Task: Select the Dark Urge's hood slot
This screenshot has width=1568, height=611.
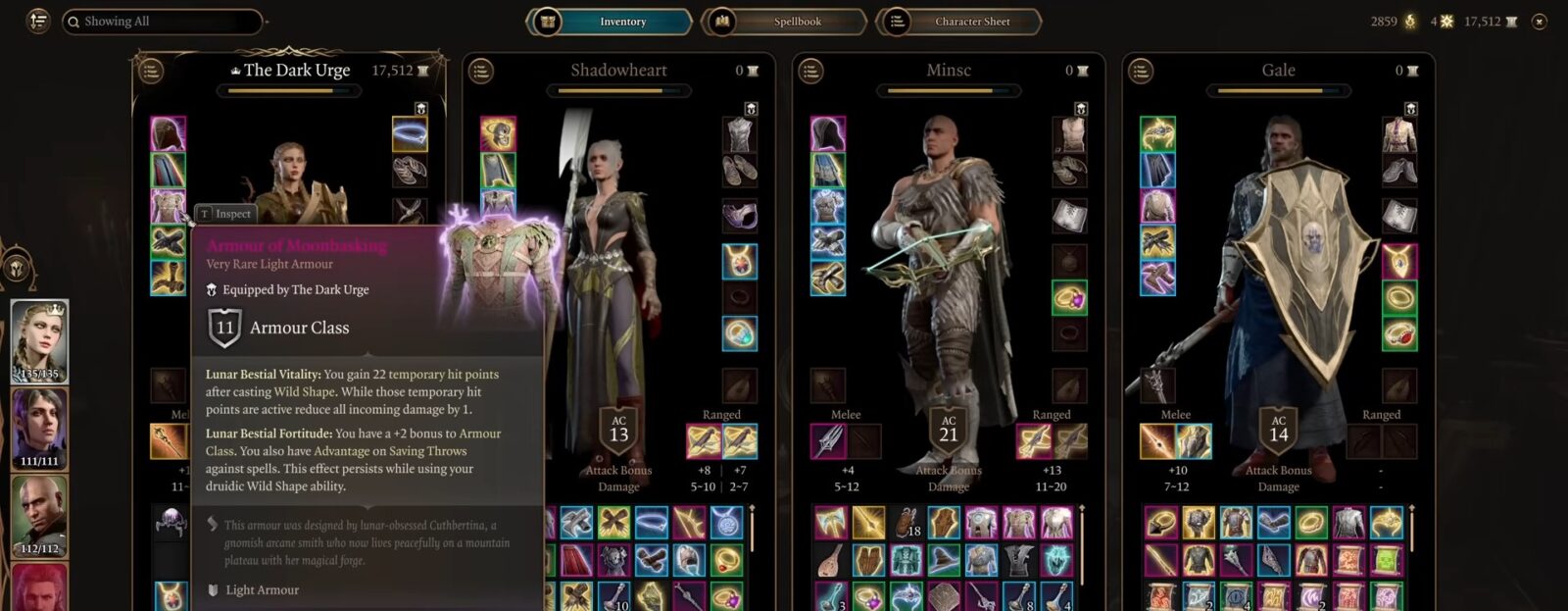Action: [168, 134]
